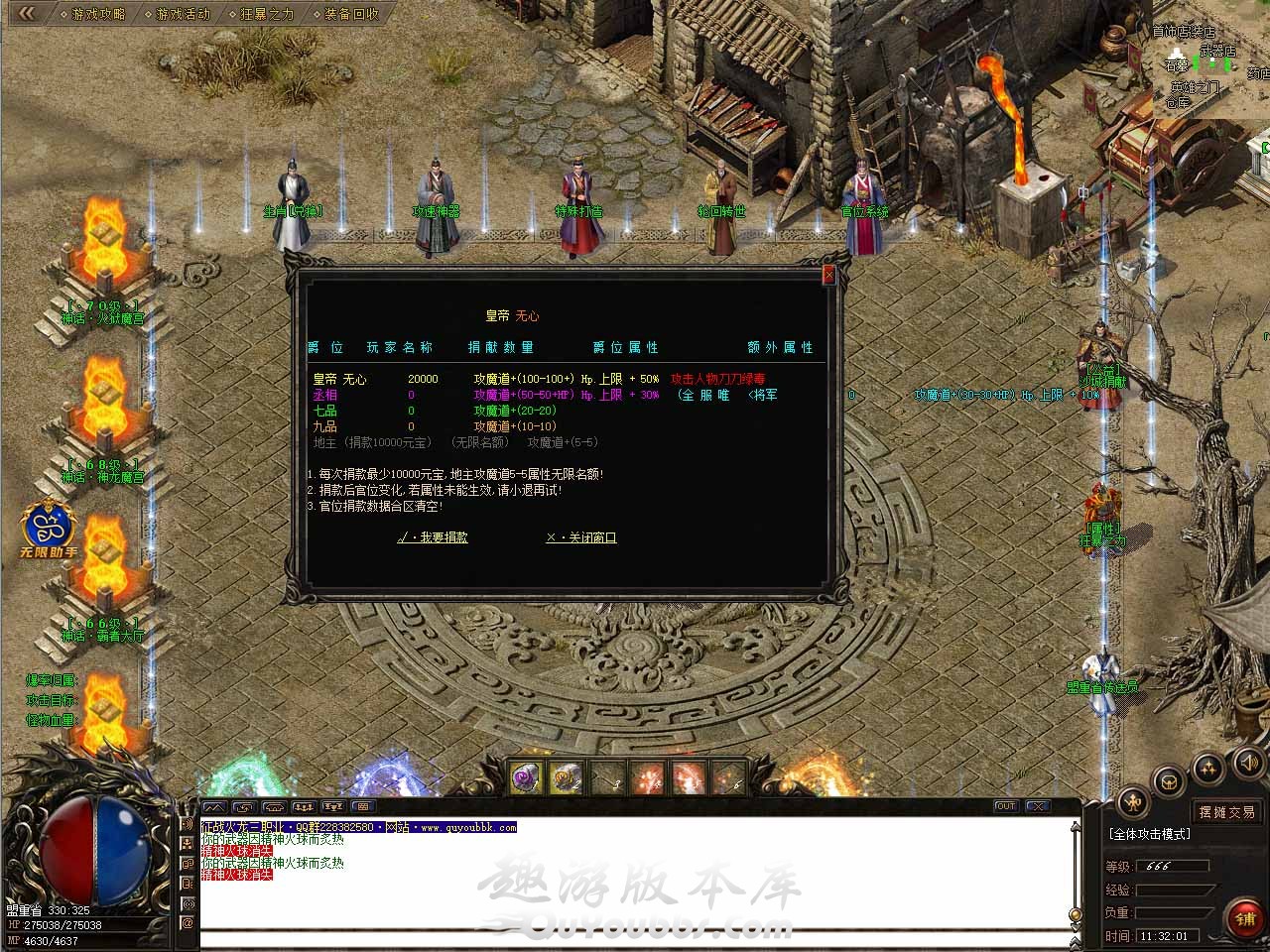The height and width of the screenshot is (952, 1270).
Task: Close the donation rank window with red X
Action: (829, 275)
